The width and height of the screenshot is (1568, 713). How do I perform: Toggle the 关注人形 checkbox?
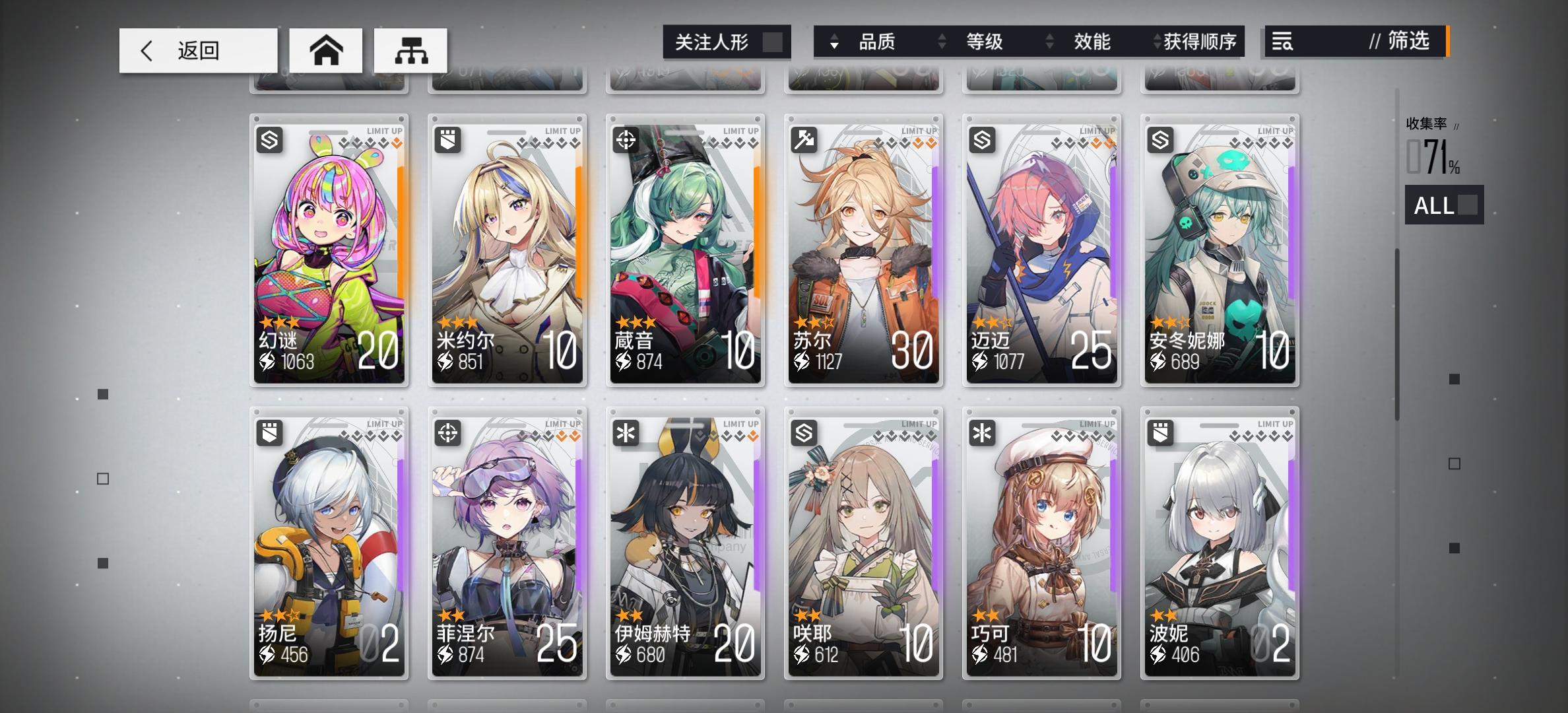click(771, 42)
